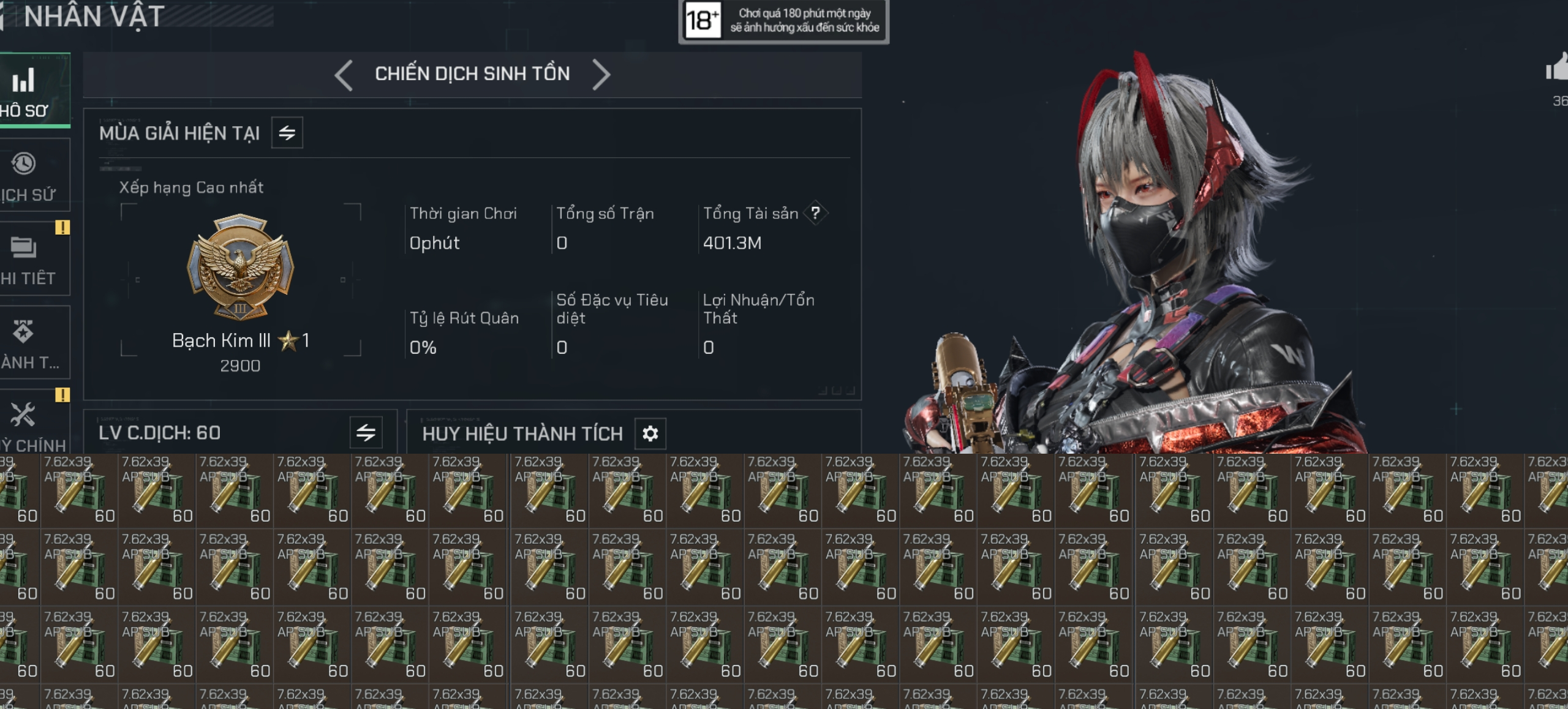Open the crossed-tools customization tab
This screenshot has height=709, width=1568.
(28, 424)
